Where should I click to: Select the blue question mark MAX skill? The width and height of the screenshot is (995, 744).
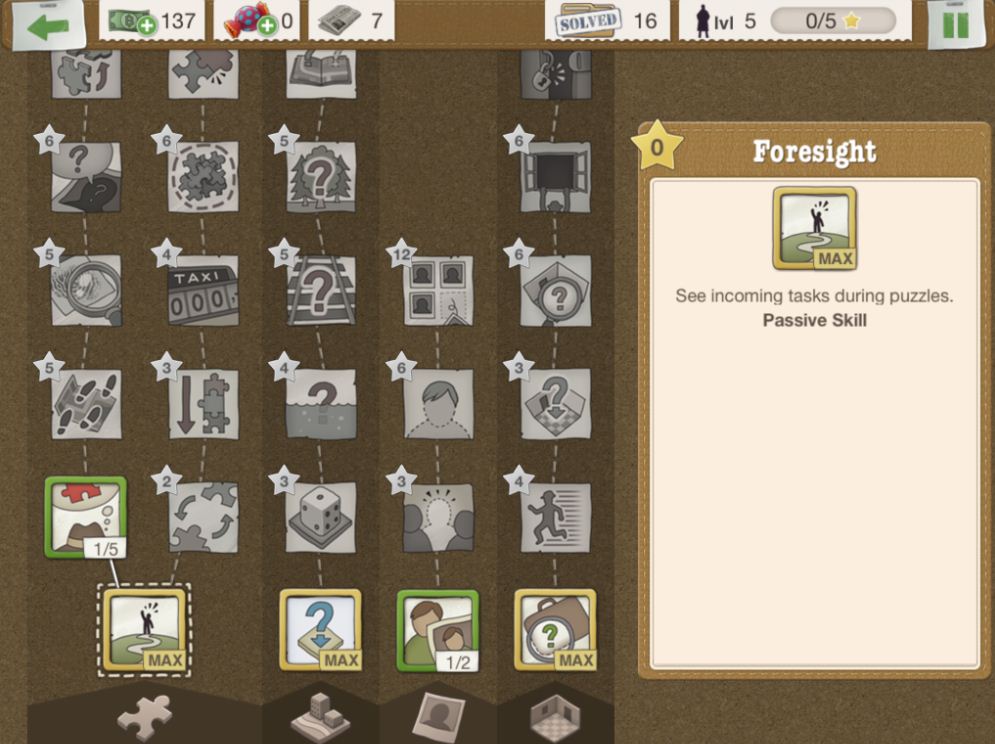coord(320,629)
